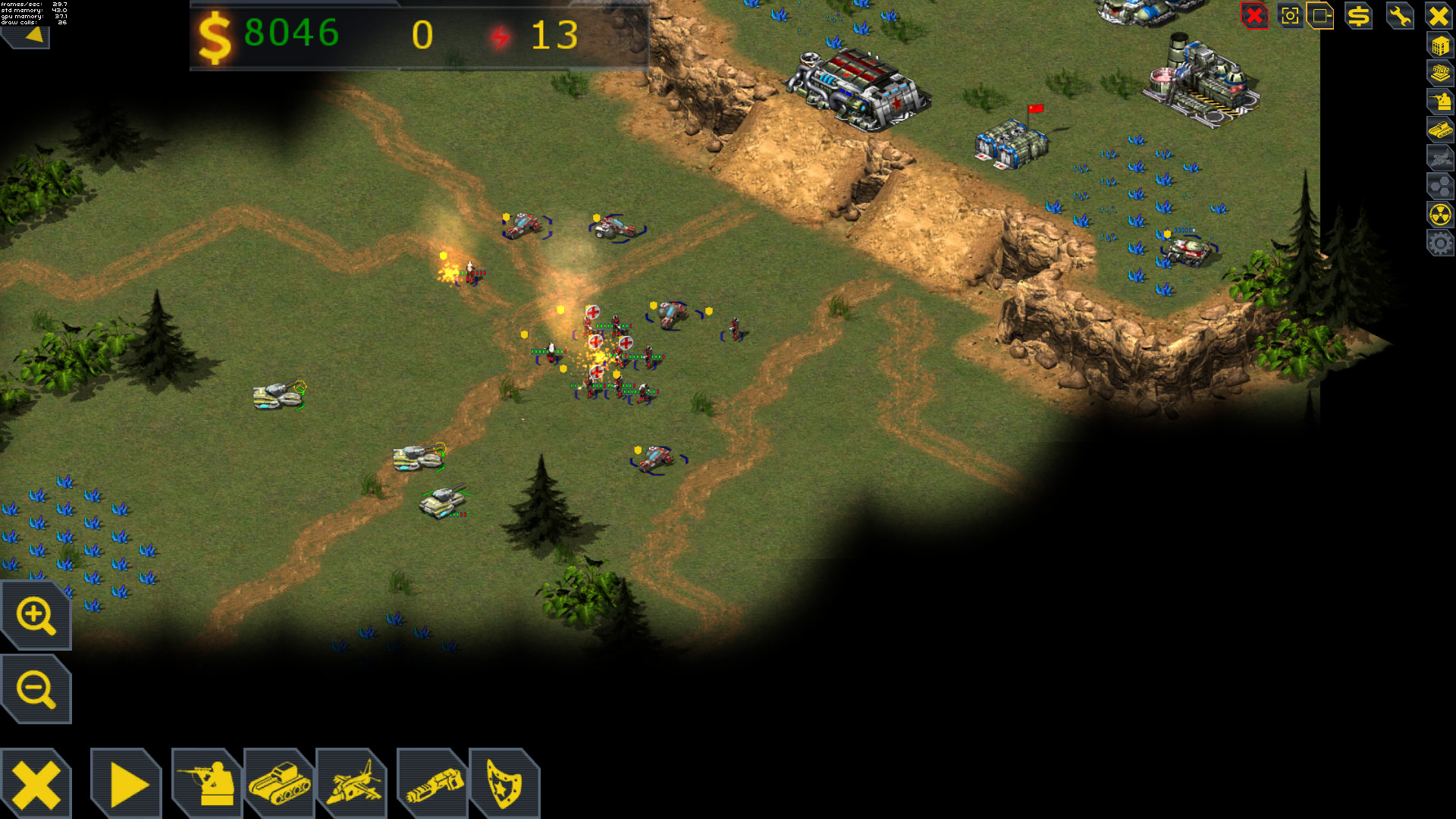Click the zoom-in magnifier button
Screen dimensions: 1456x819
pyautogui.click(x=35, y=614)
